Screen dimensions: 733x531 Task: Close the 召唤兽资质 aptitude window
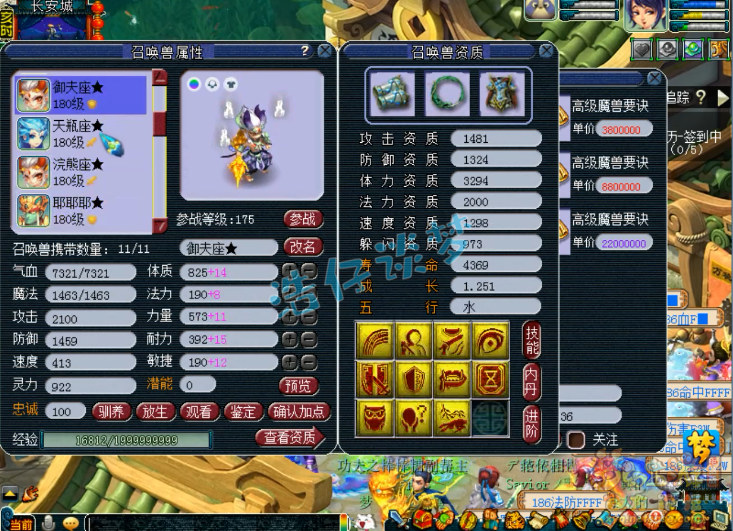tap(546, 51)
